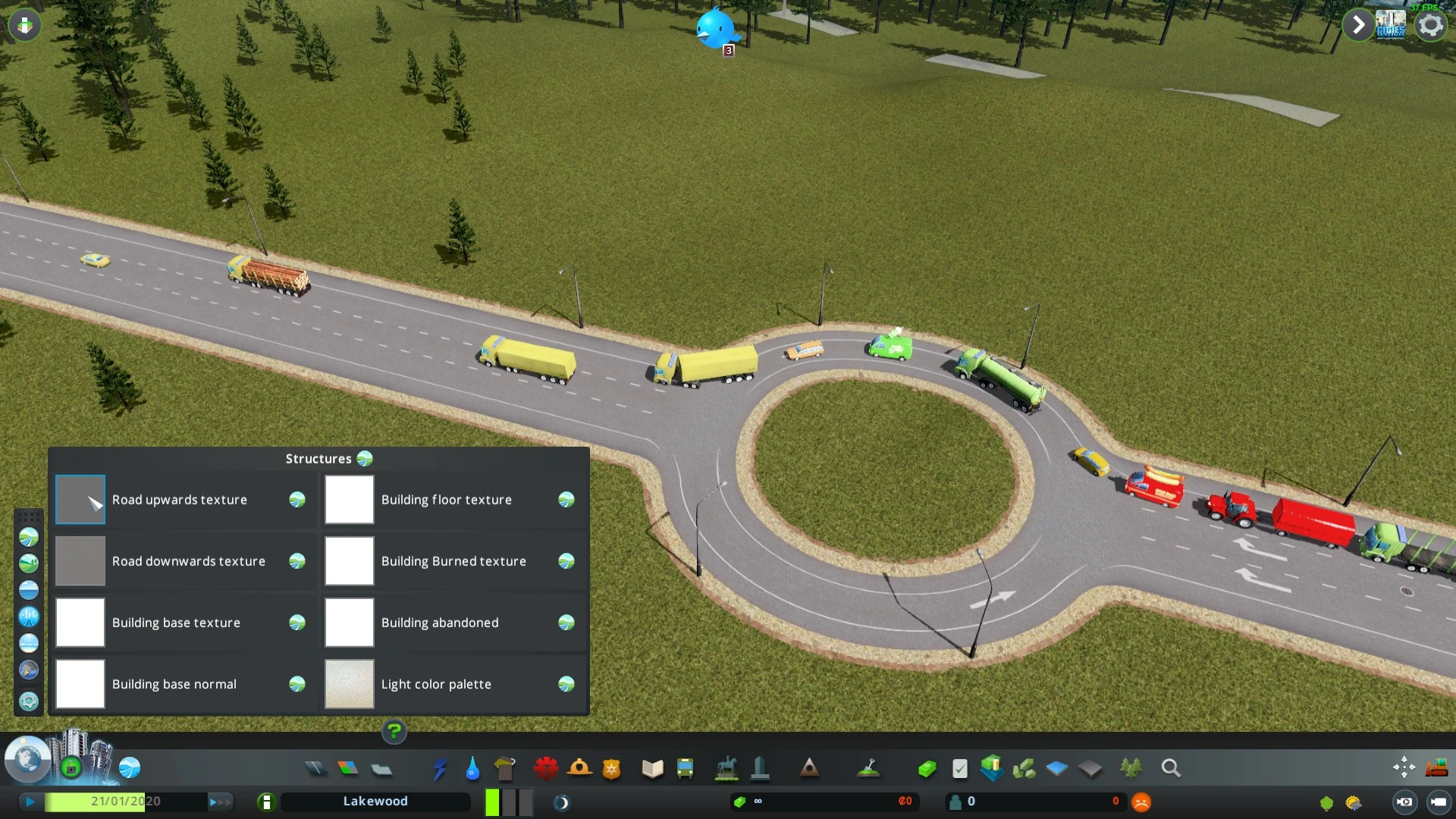Click the garbage bin toolbar icon

pyautogui.click(x=503, y=768)
